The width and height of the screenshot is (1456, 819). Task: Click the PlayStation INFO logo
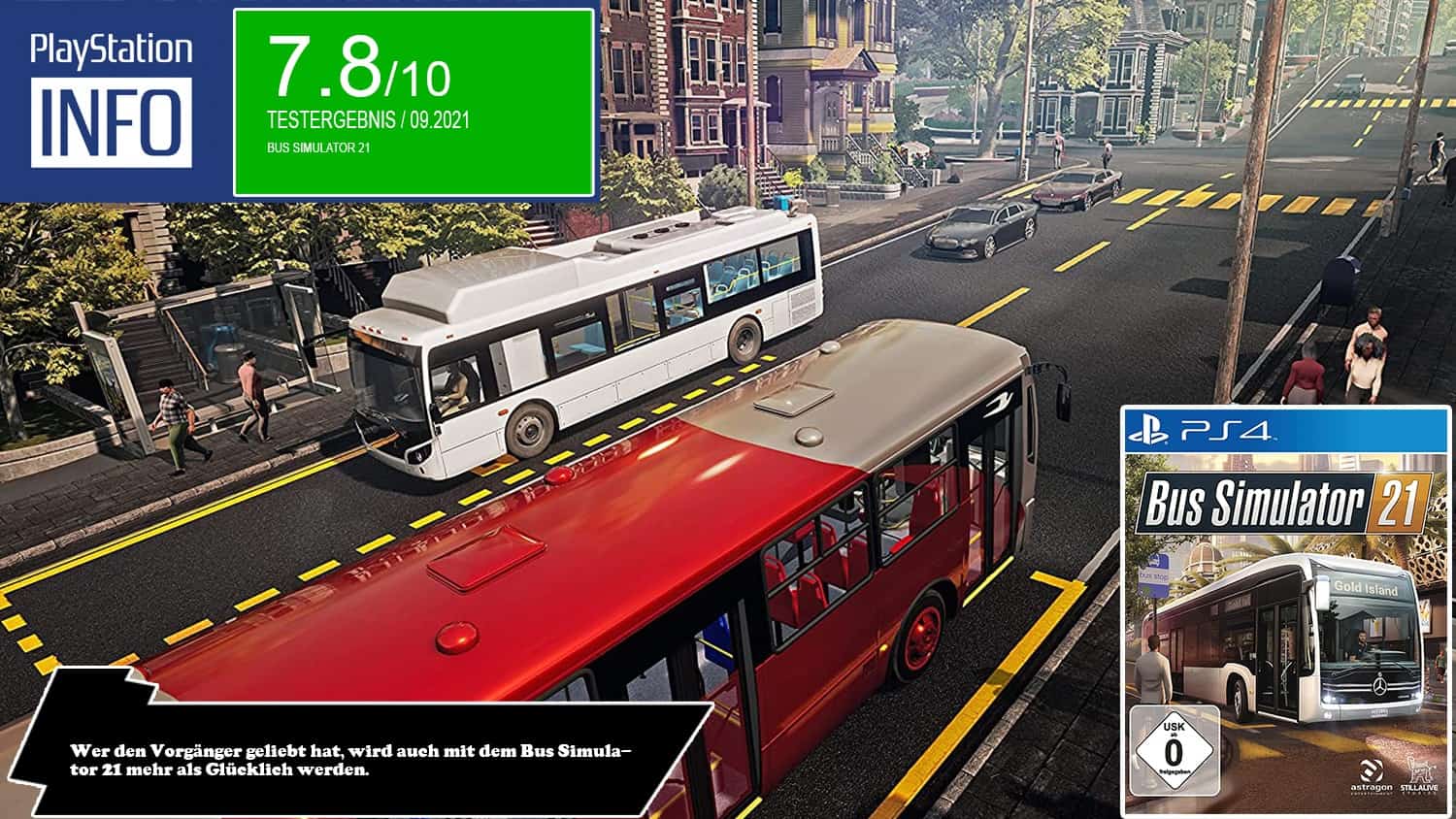(111, 101)
